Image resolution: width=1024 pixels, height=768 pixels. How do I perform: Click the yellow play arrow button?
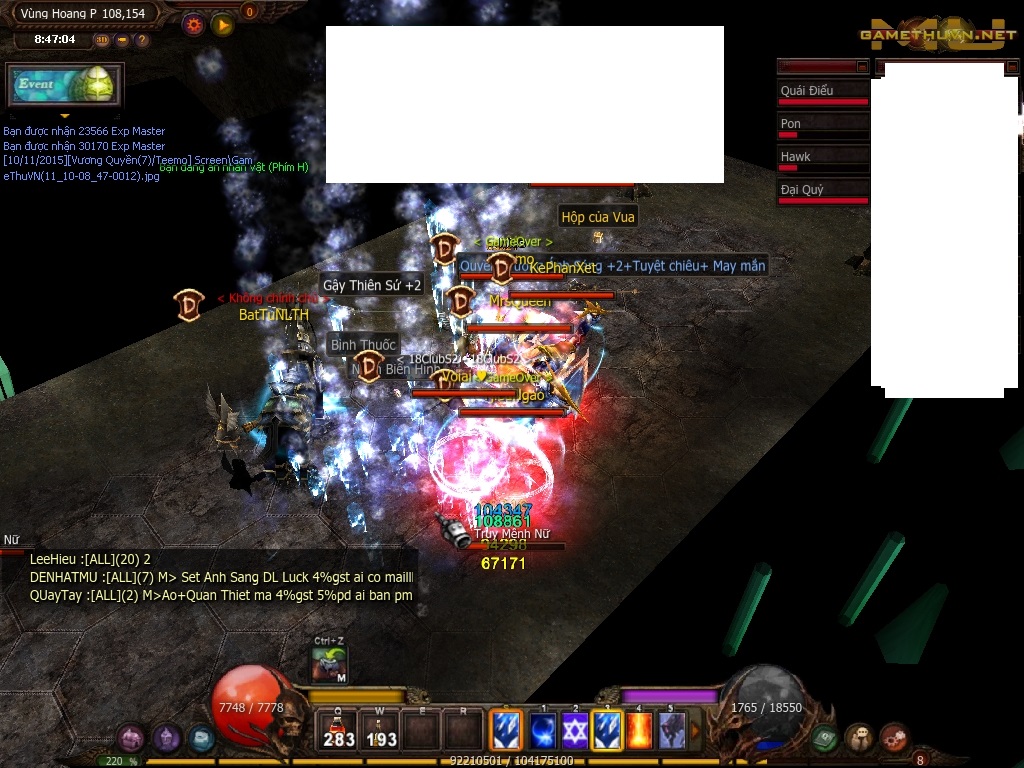(x=222, y=25)
